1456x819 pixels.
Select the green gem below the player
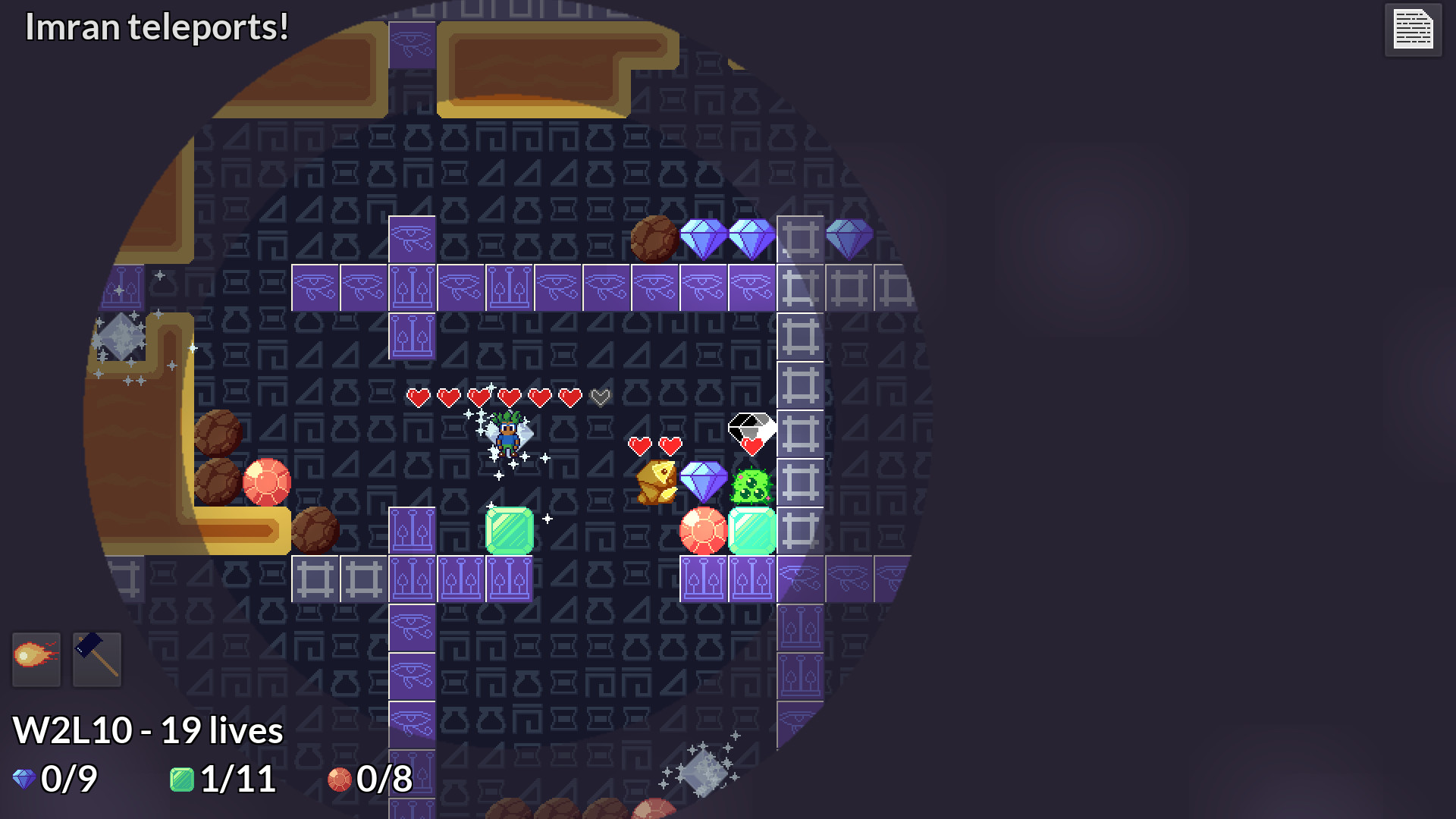pos(510,529)
